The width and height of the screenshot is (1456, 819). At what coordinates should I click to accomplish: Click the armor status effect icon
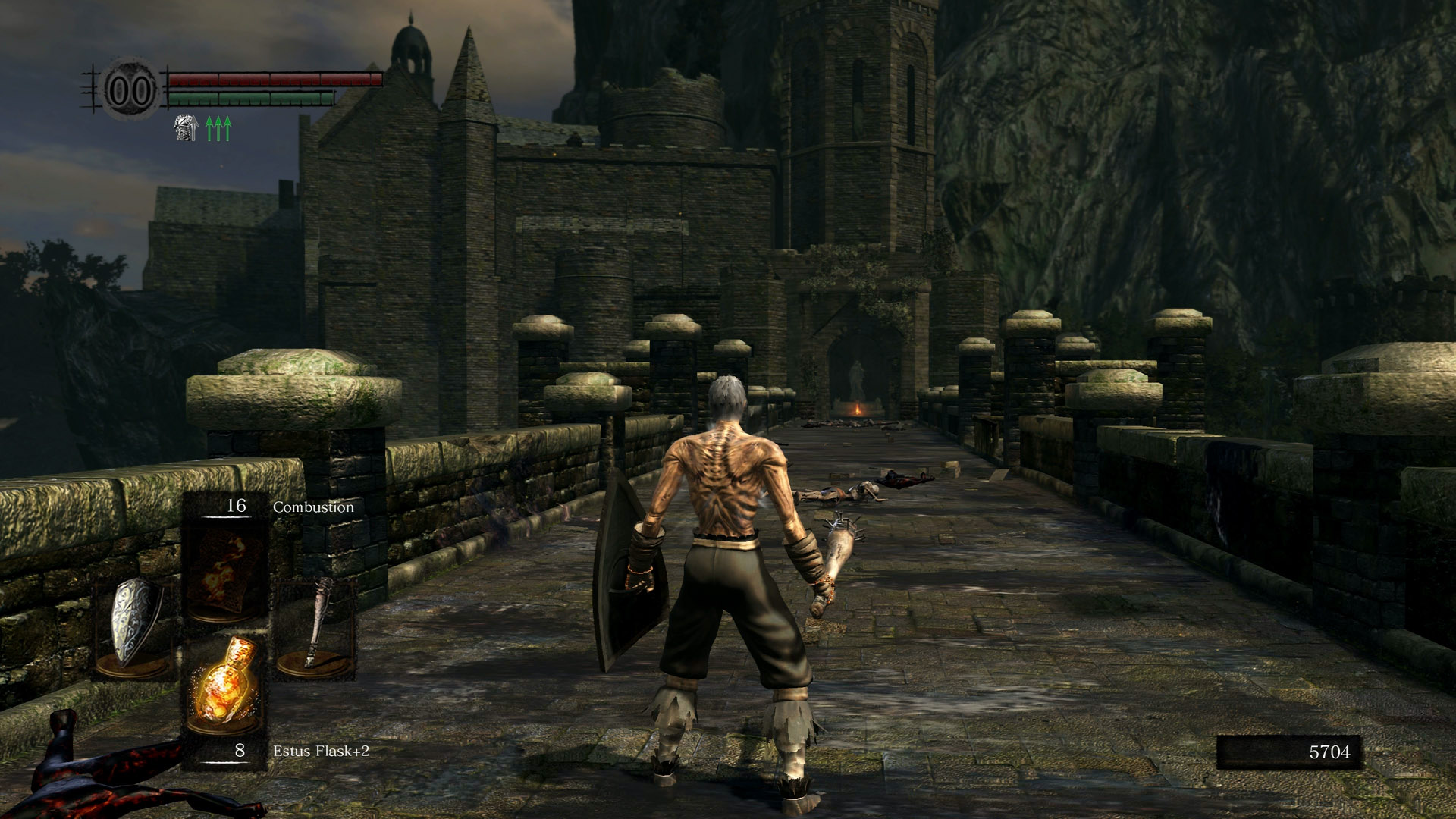pos(186,128)
